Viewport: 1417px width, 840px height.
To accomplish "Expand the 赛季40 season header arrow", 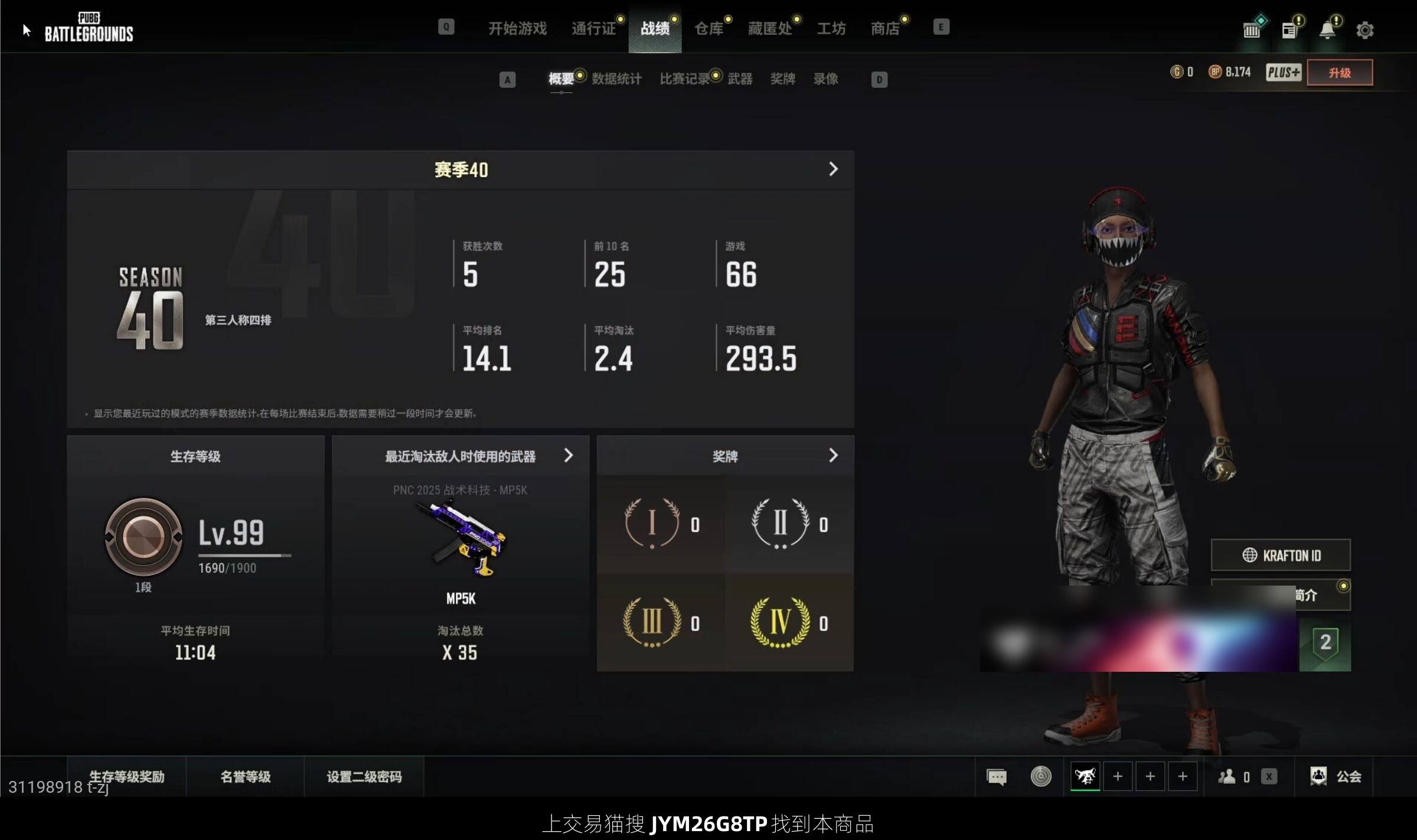I will click(833, 169).
